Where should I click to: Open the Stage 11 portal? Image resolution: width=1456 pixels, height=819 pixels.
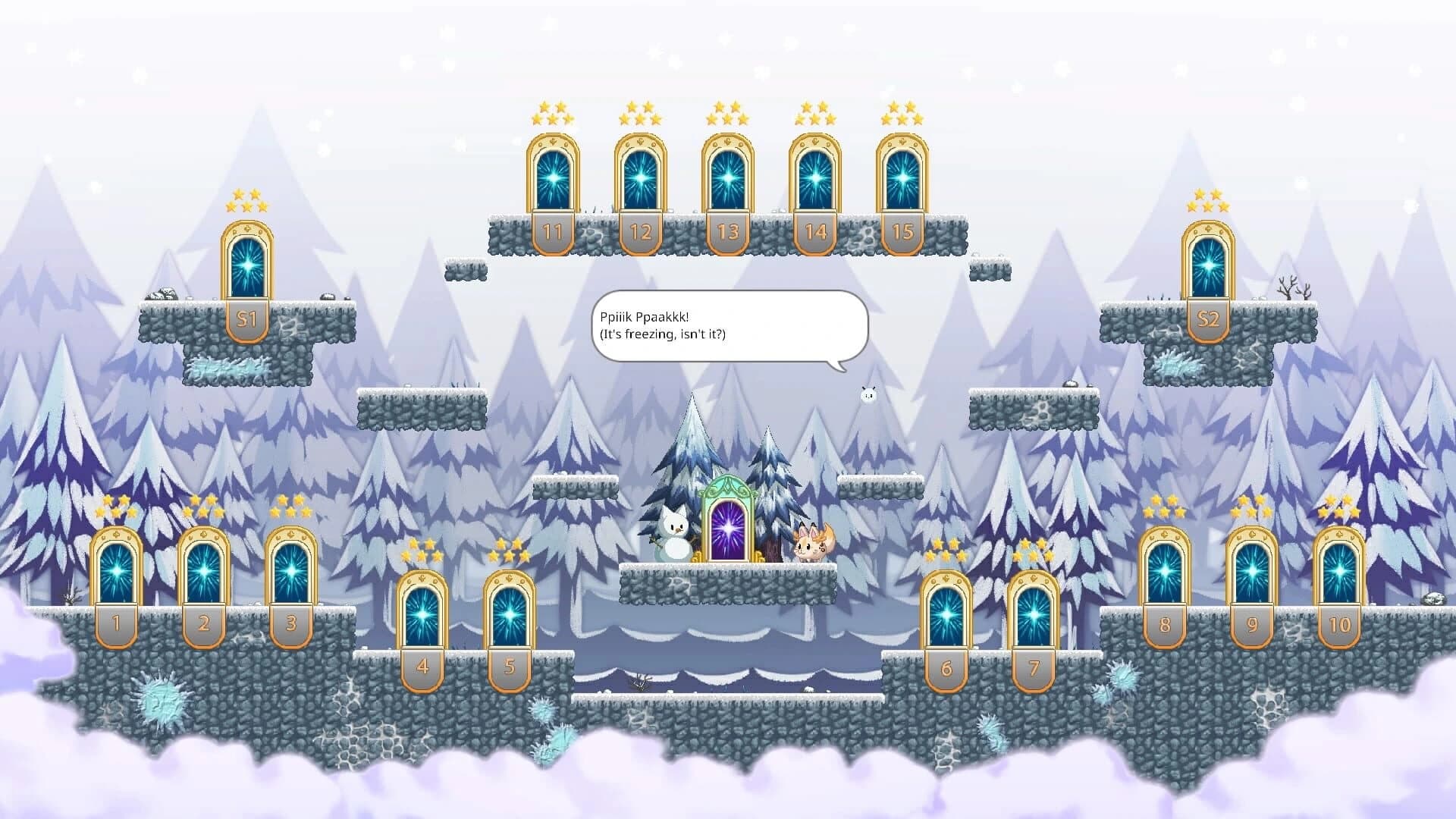553,178
